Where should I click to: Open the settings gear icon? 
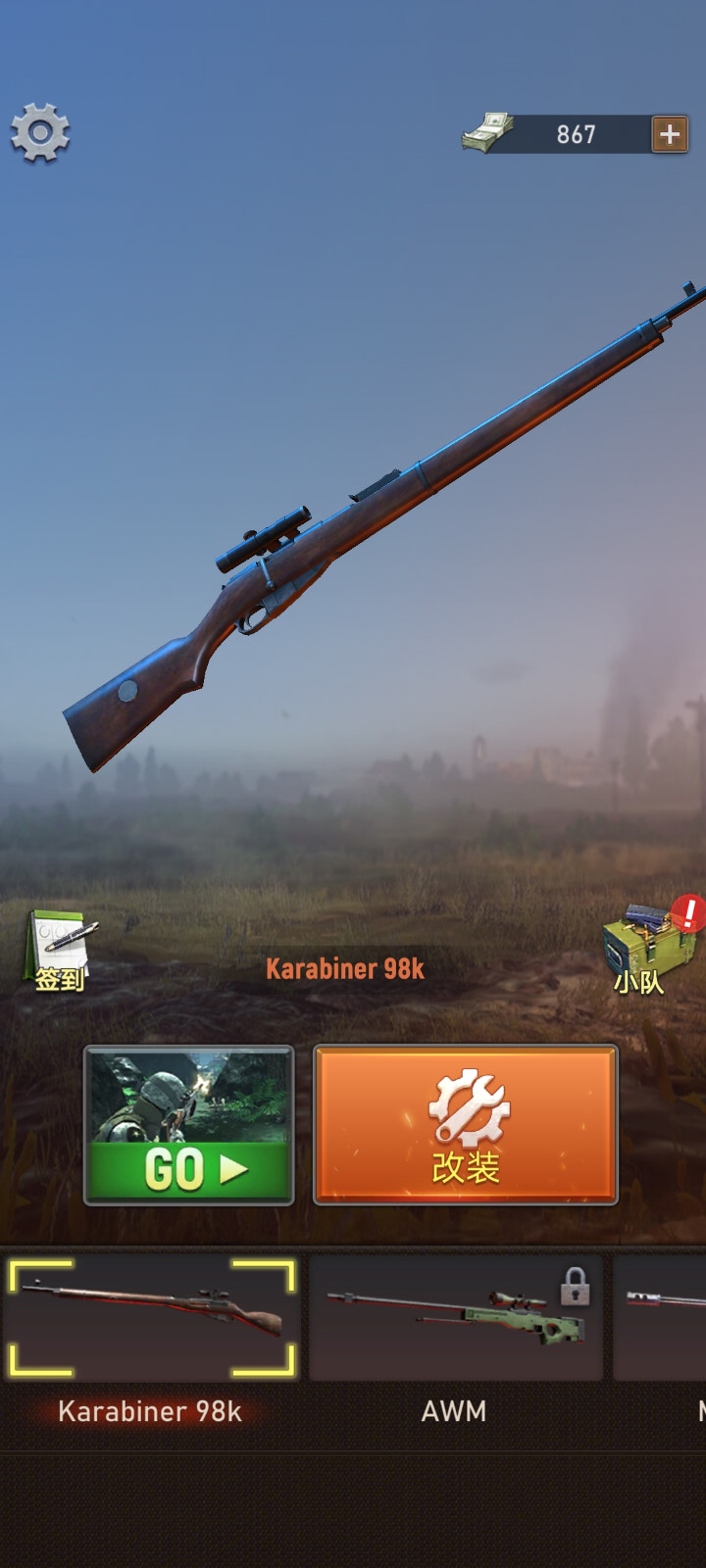(40, 132)
